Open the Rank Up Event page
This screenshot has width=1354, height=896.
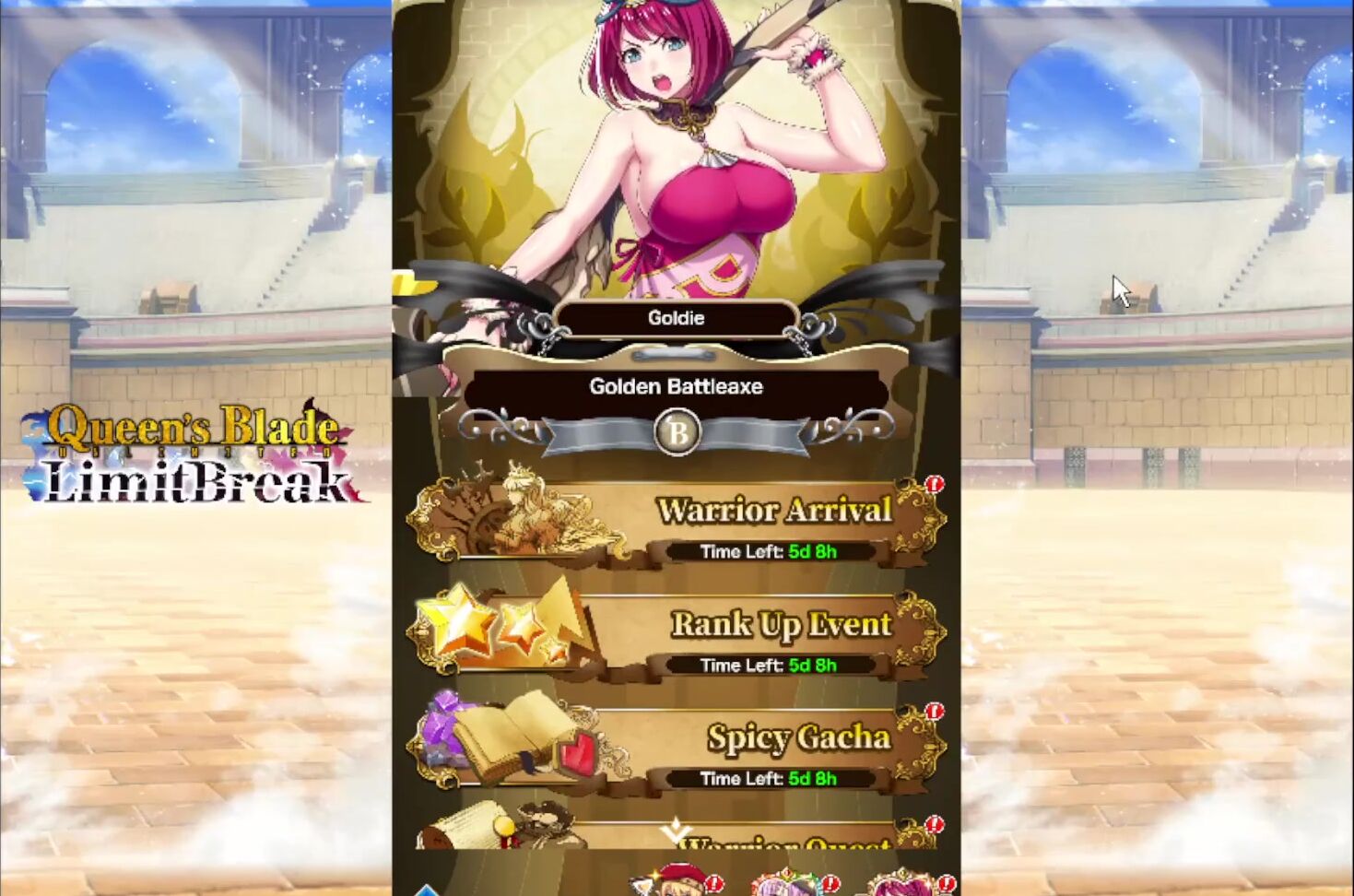point(781,624)
